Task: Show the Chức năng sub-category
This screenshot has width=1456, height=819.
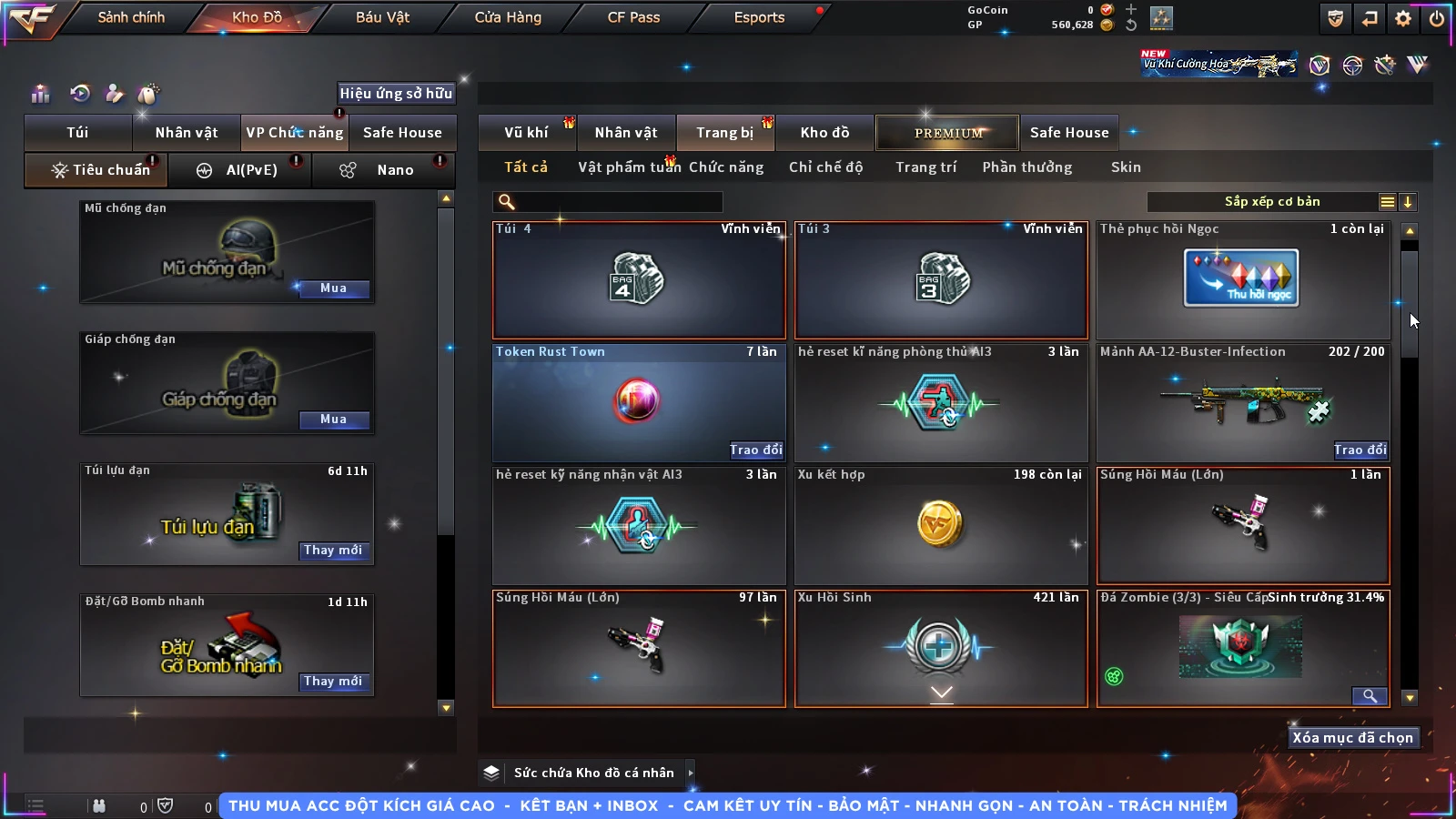Action: click(x=725, y=167)
